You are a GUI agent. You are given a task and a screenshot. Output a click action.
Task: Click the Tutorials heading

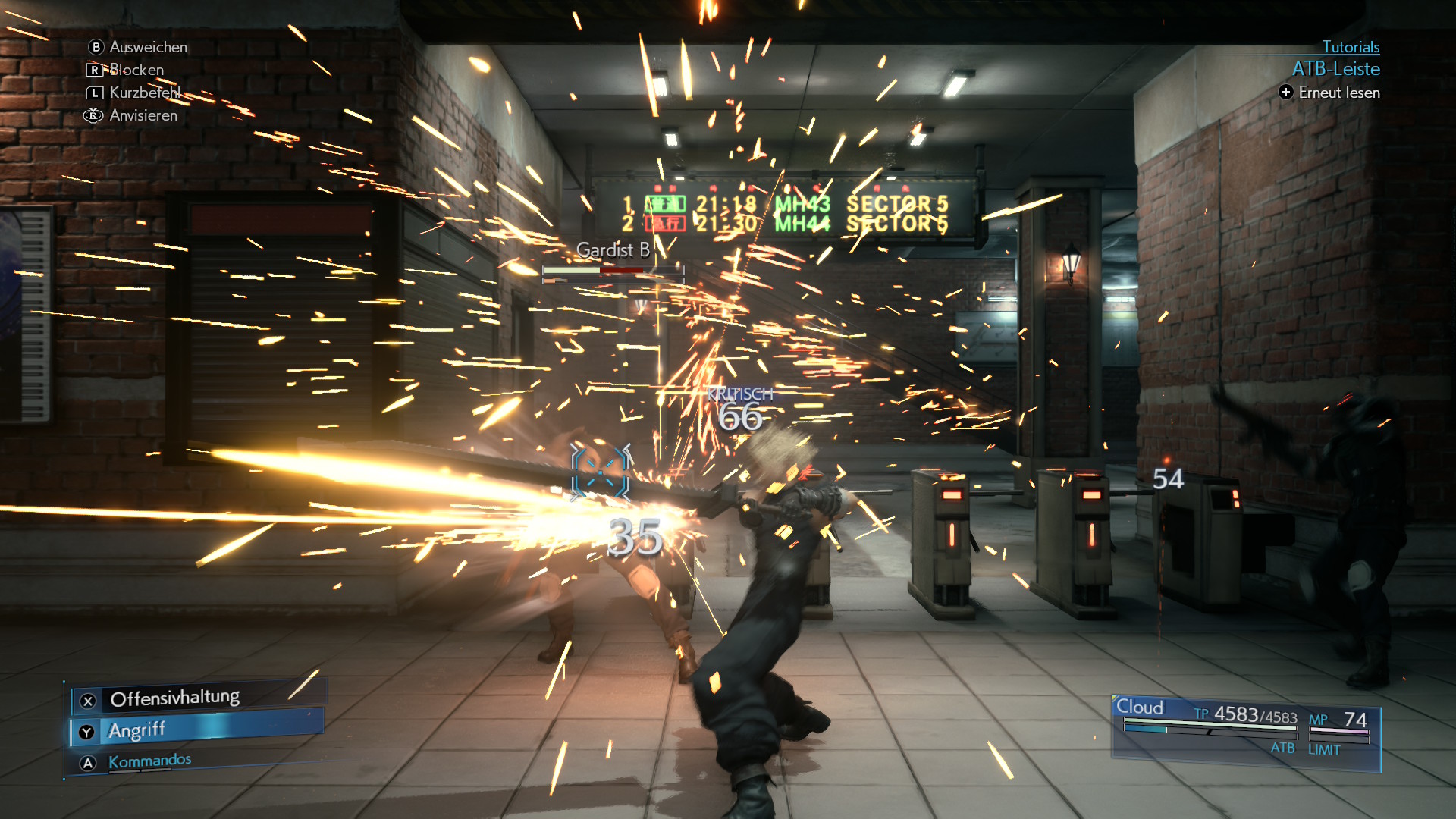click(1351, 47)
